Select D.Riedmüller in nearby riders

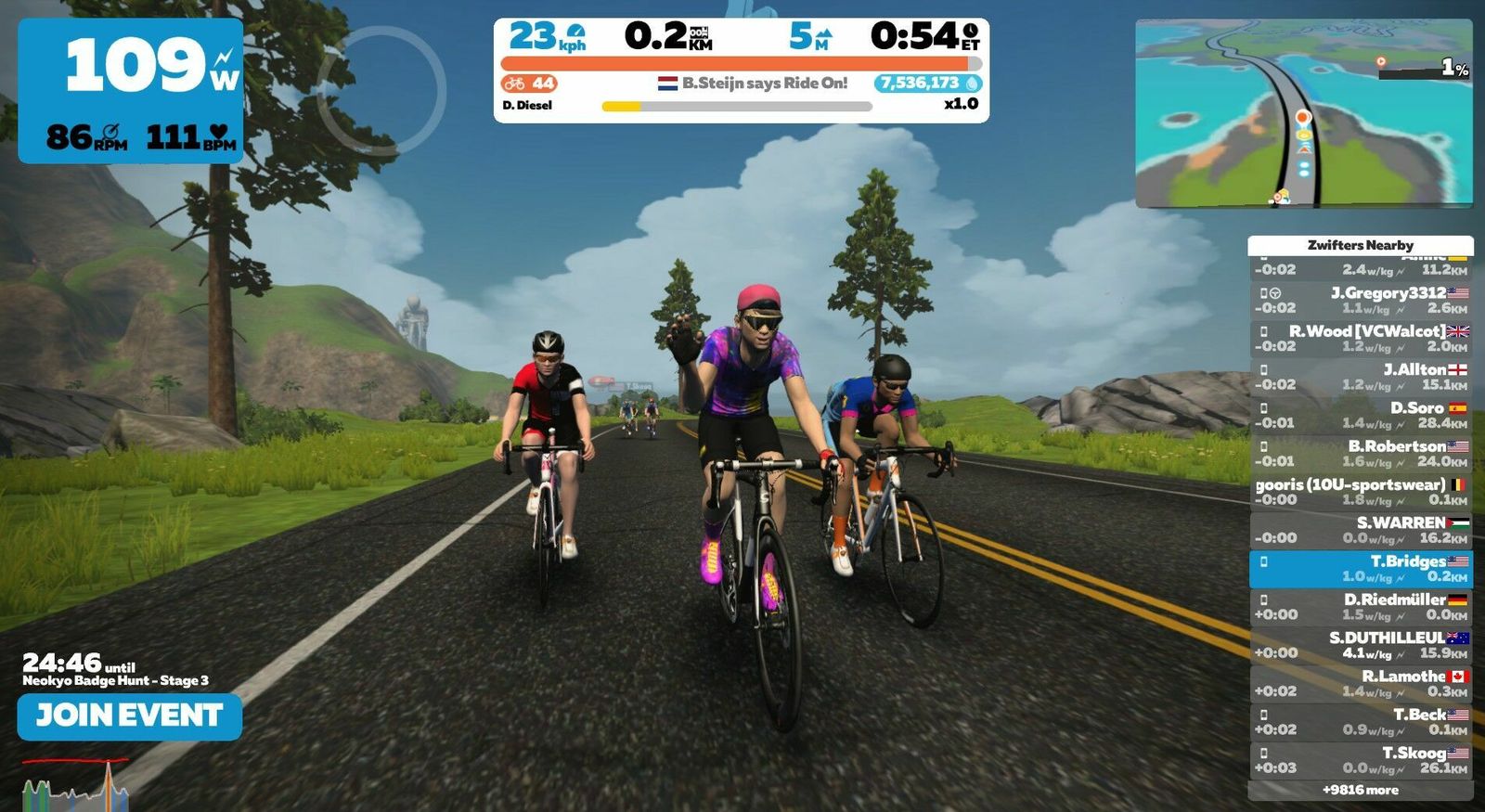[x=1360, y=607]
